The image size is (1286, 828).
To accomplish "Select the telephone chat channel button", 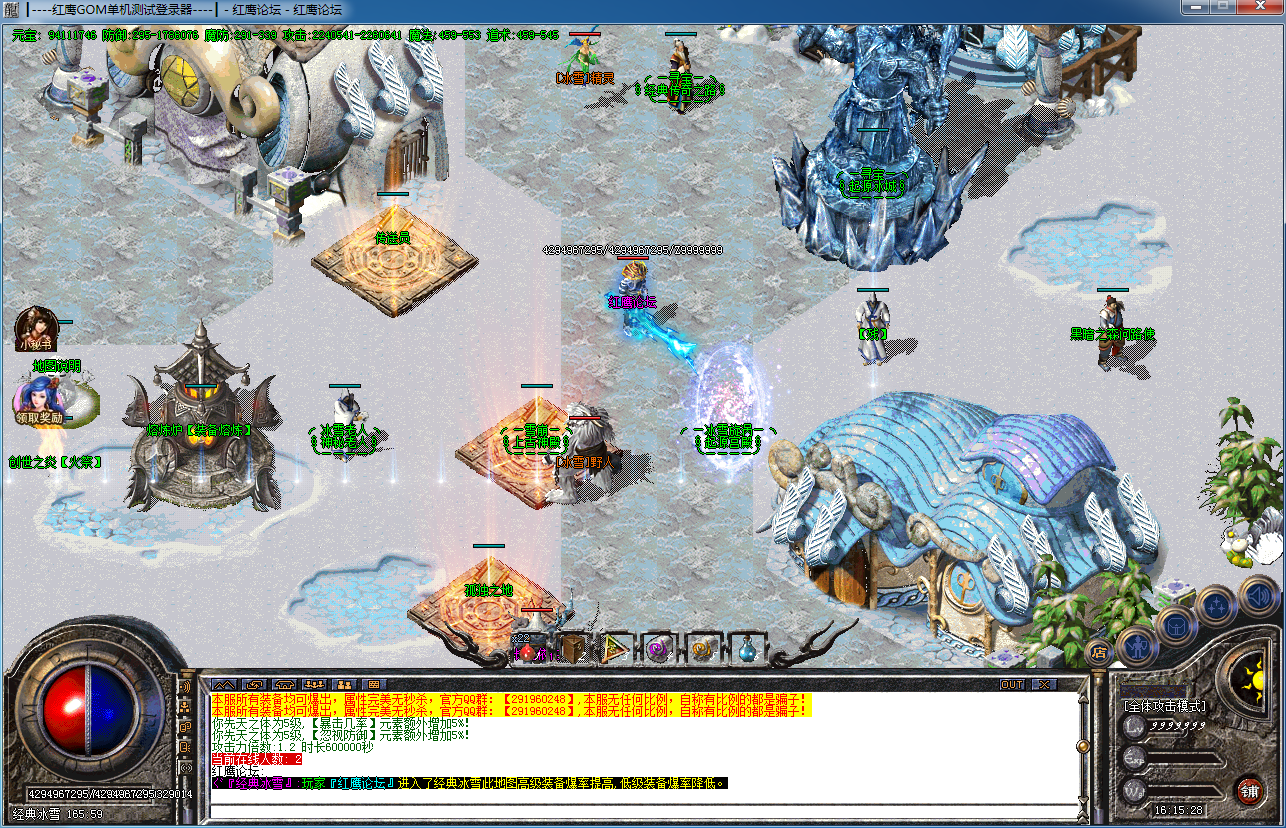I will pyautogui.click(x=284, y=685).
